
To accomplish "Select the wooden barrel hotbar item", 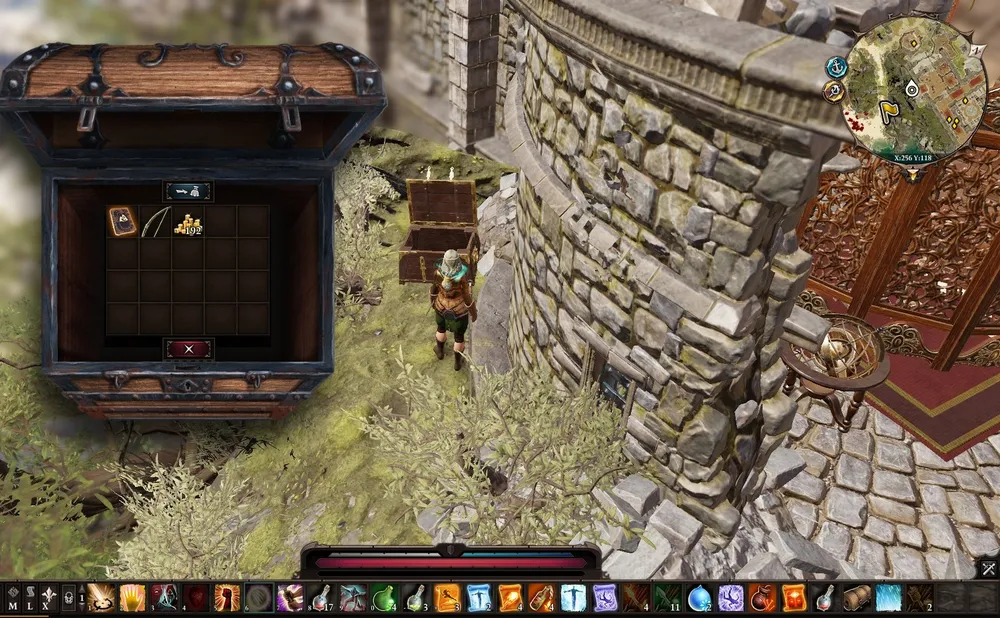I will (857, 598).
